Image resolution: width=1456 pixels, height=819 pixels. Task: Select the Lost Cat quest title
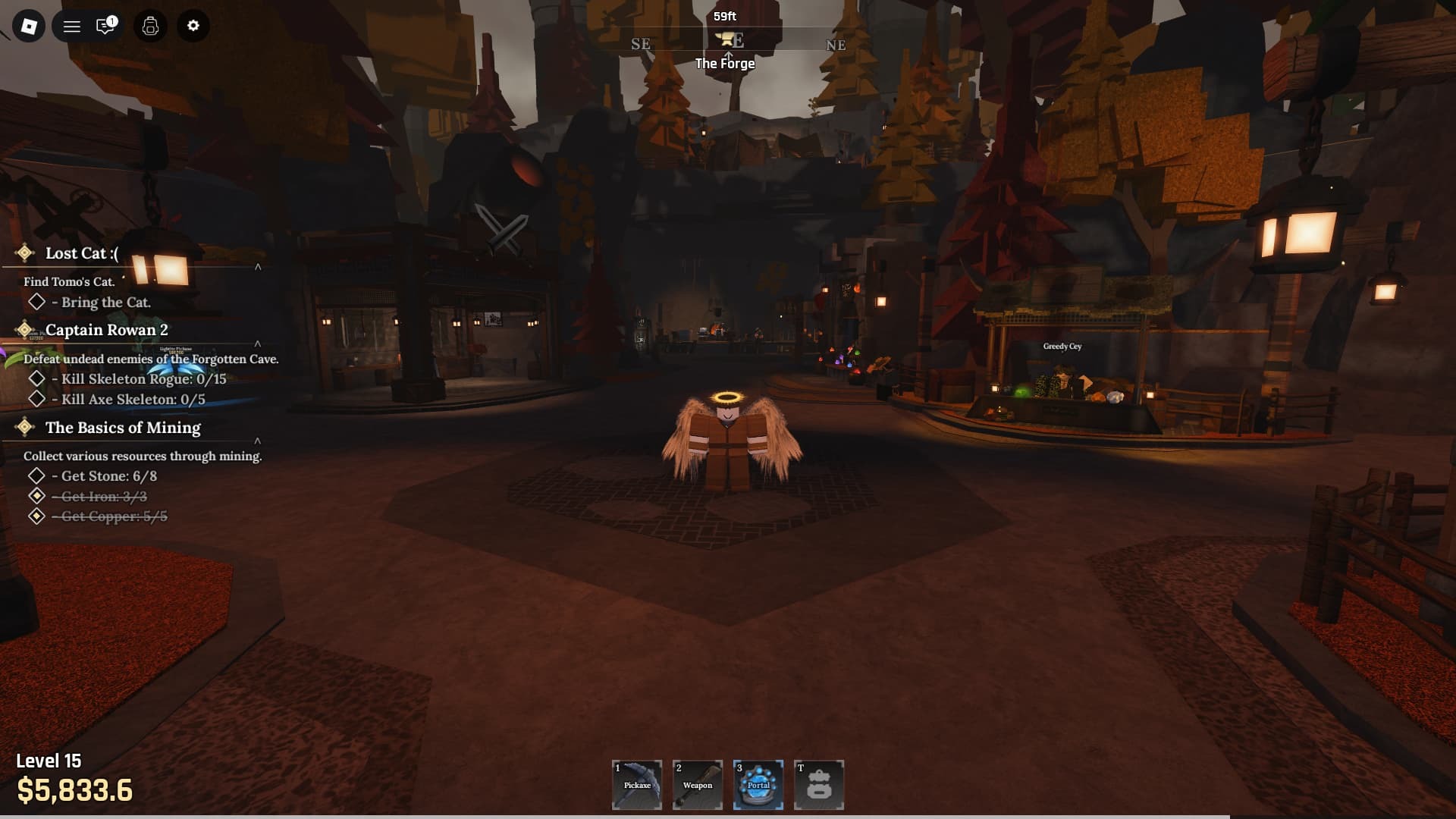click(80, 254)
